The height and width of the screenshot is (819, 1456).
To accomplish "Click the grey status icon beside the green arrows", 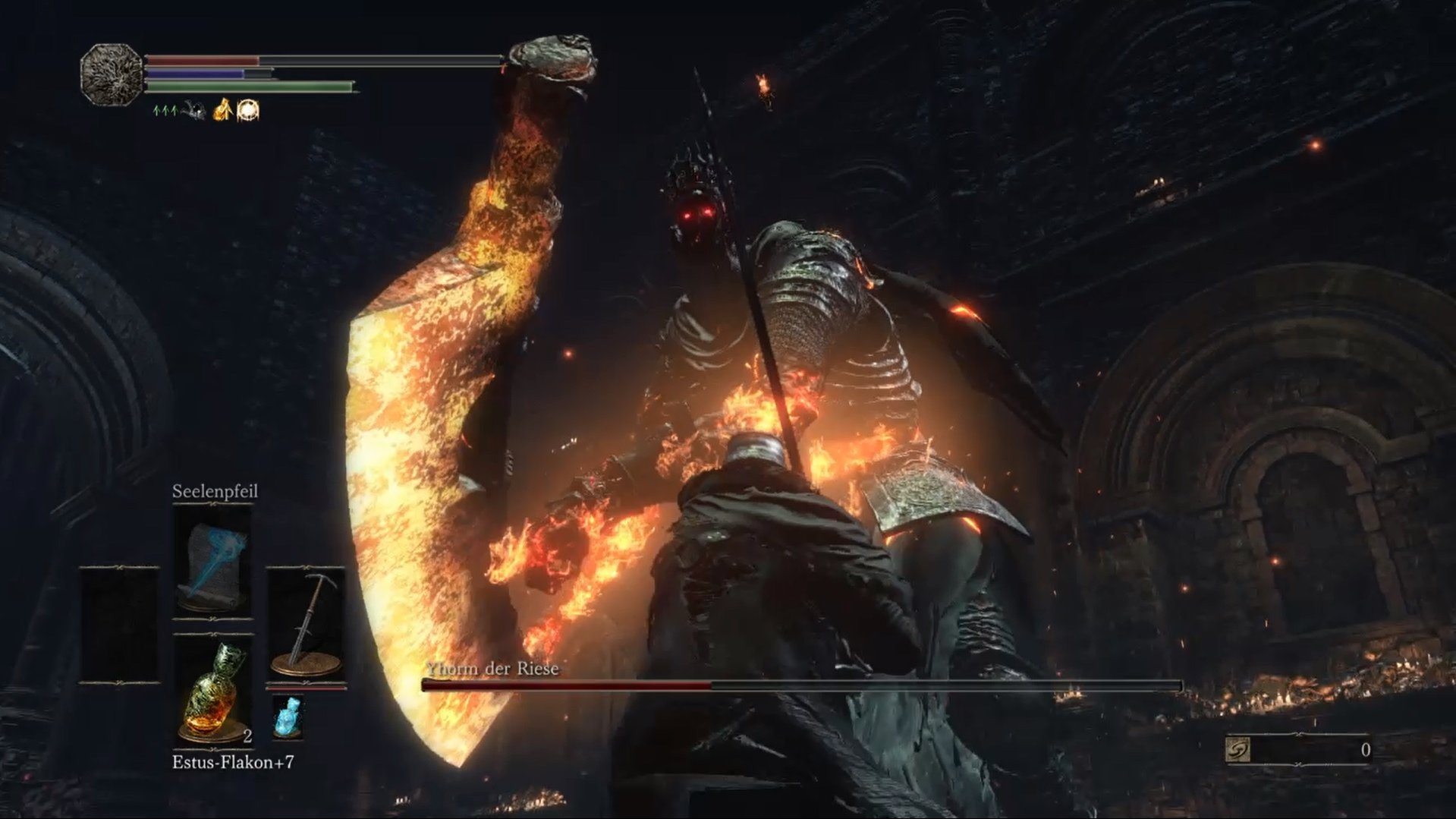I will [x=193, y=111].
